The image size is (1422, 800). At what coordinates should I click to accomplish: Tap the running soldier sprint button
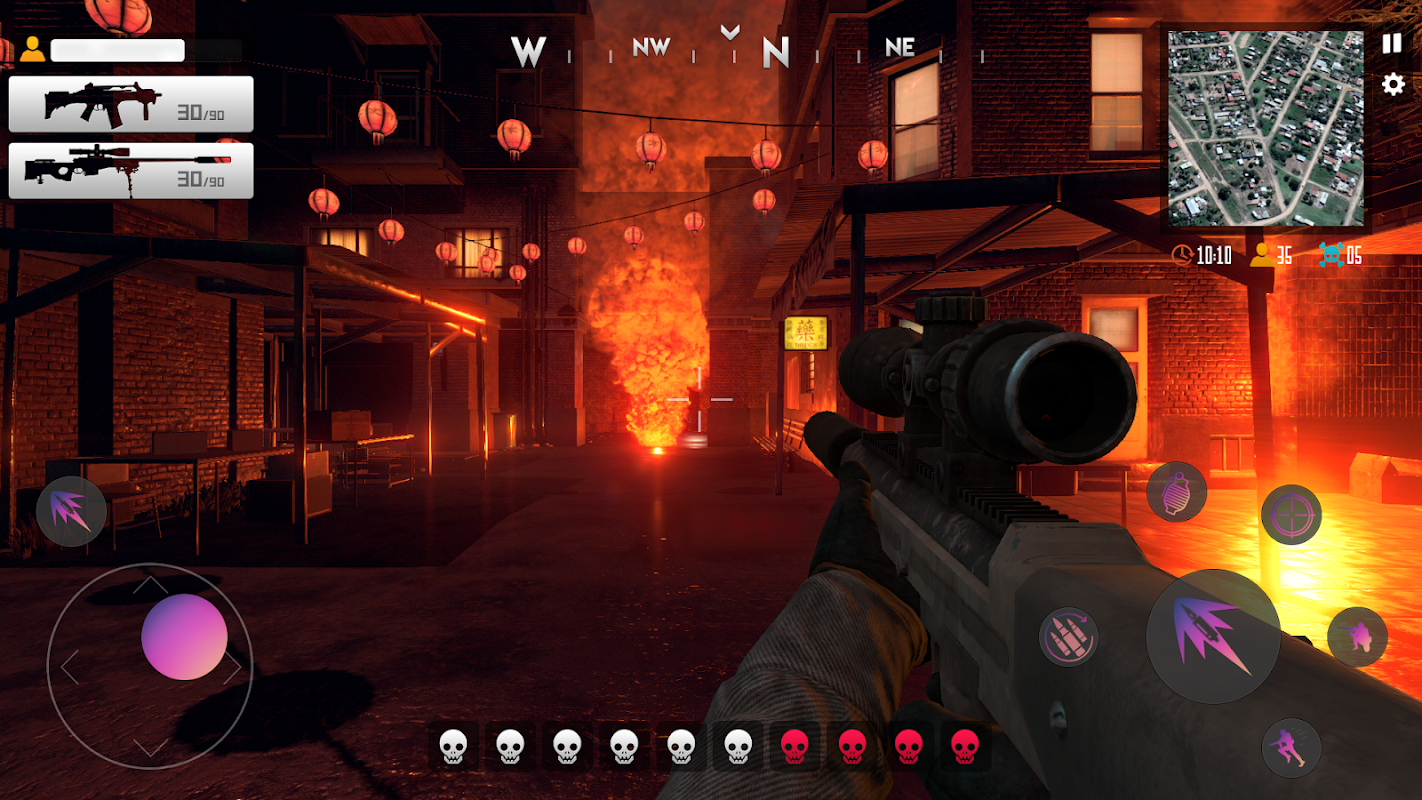[x=1291, y=748]
